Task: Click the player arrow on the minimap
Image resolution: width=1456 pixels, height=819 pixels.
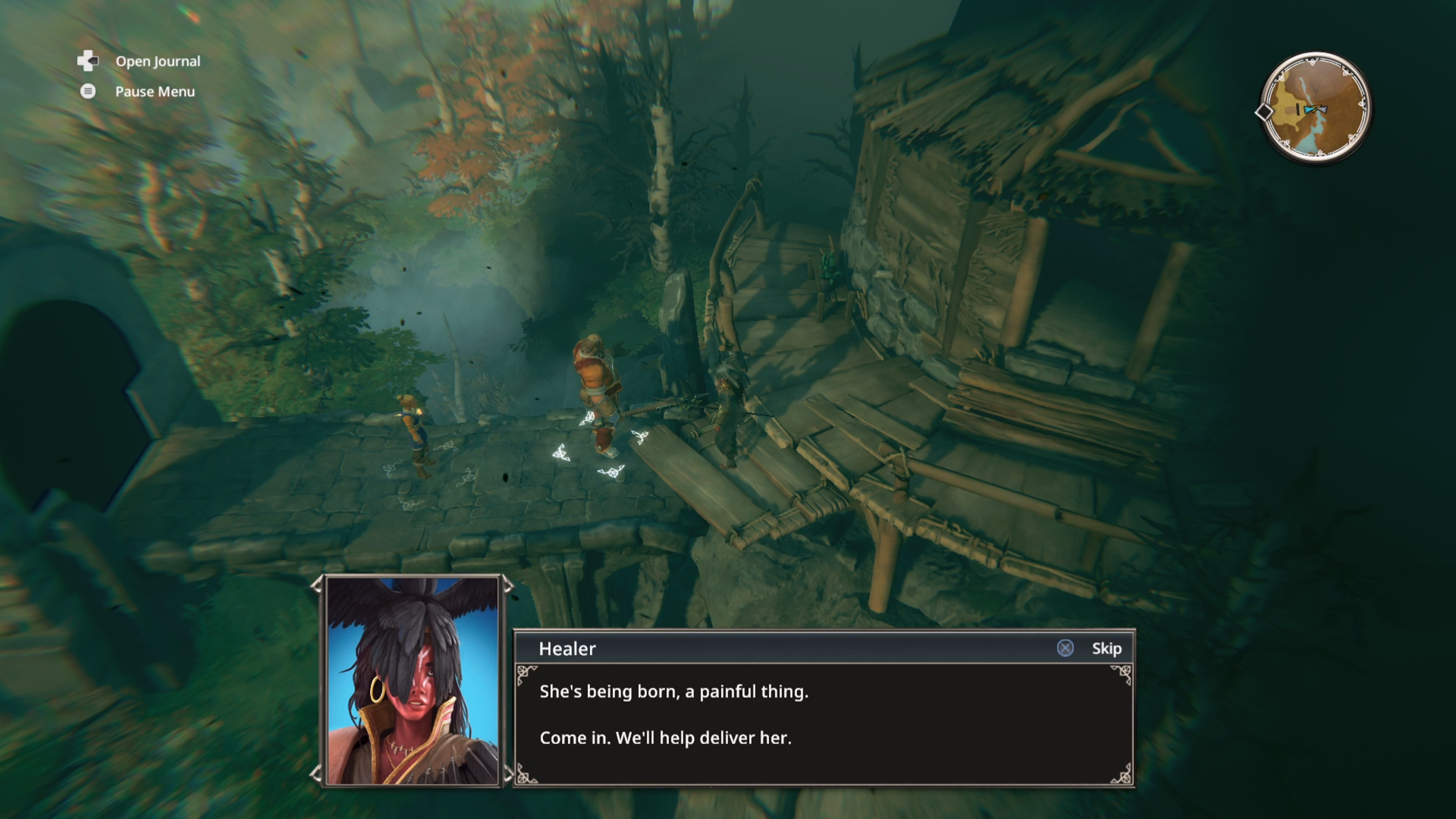Action: pyautogui.click(x=1323, y=109)
